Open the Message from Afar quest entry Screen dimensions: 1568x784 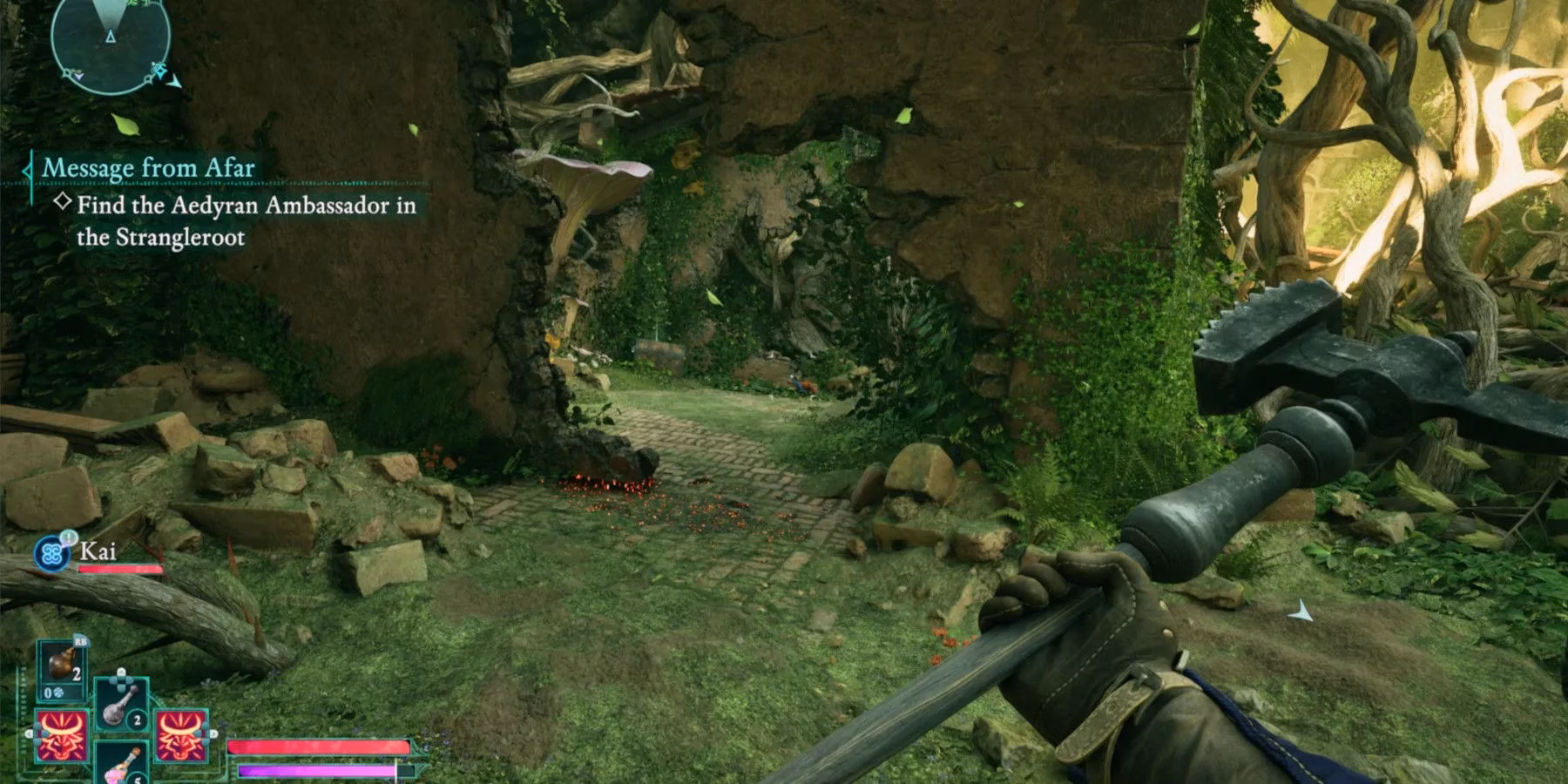pyautogui.click(x=148, y=168)
